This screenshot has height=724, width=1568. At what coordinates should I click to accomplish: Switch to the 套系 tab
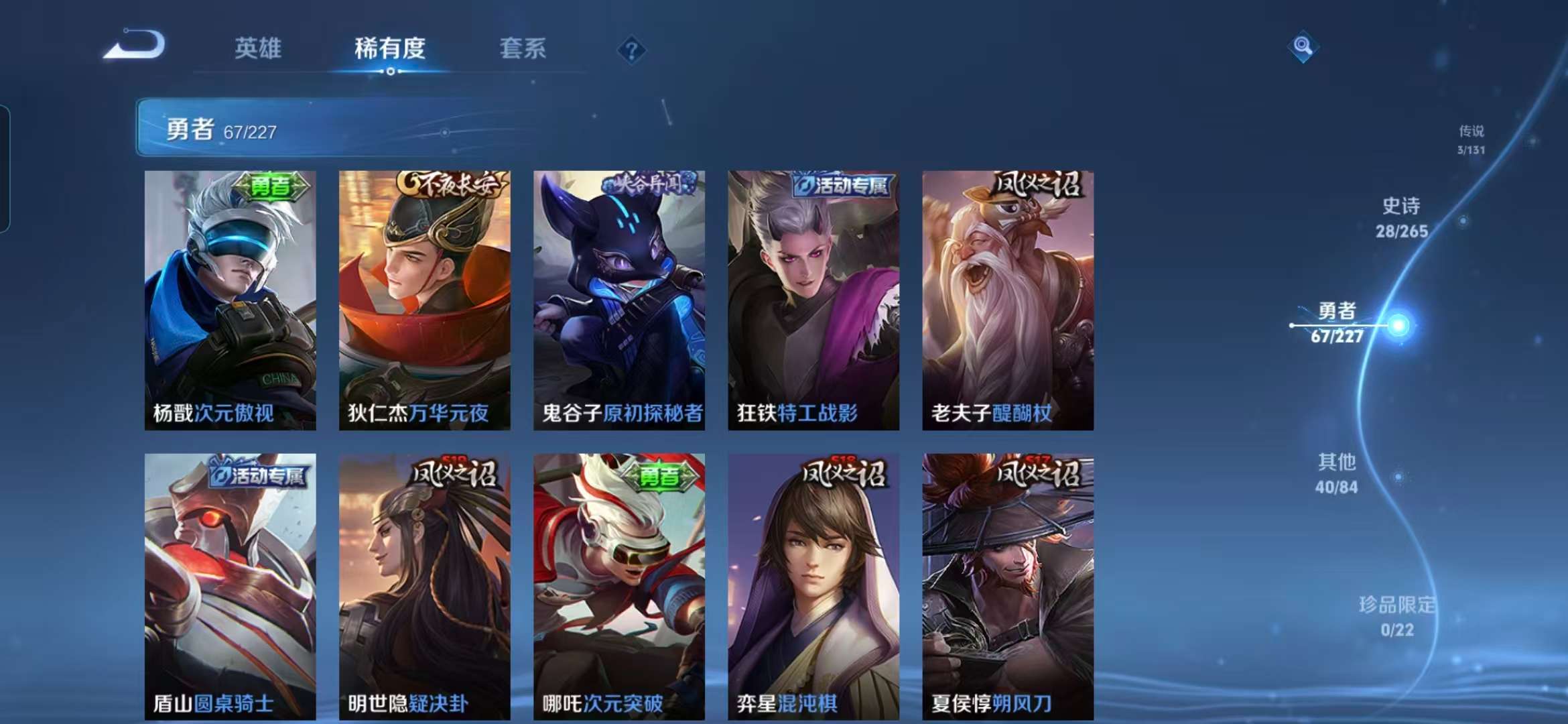pyautogui.click(x=523, y=49)
